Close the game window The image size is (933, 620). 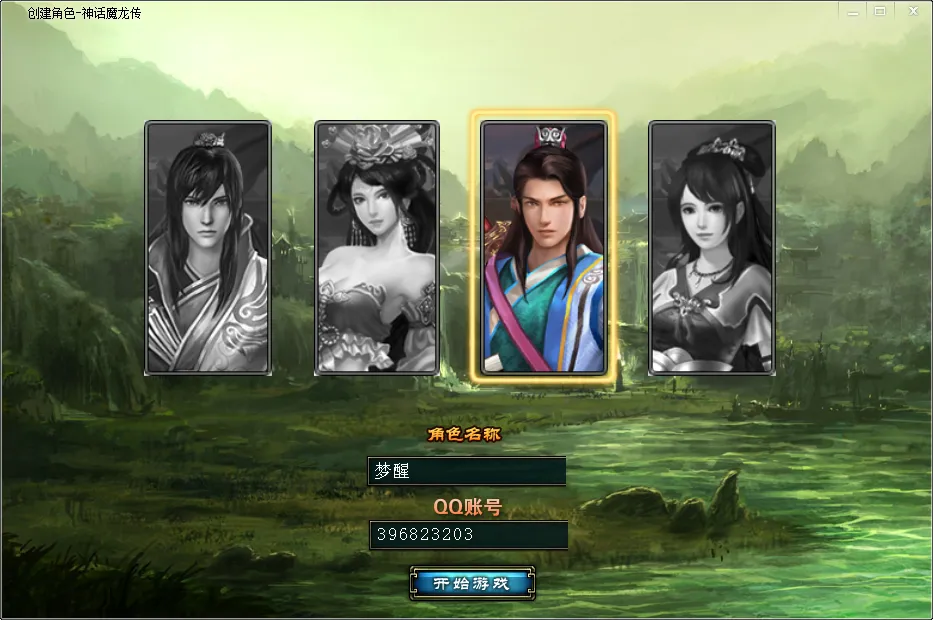point(912,10)
